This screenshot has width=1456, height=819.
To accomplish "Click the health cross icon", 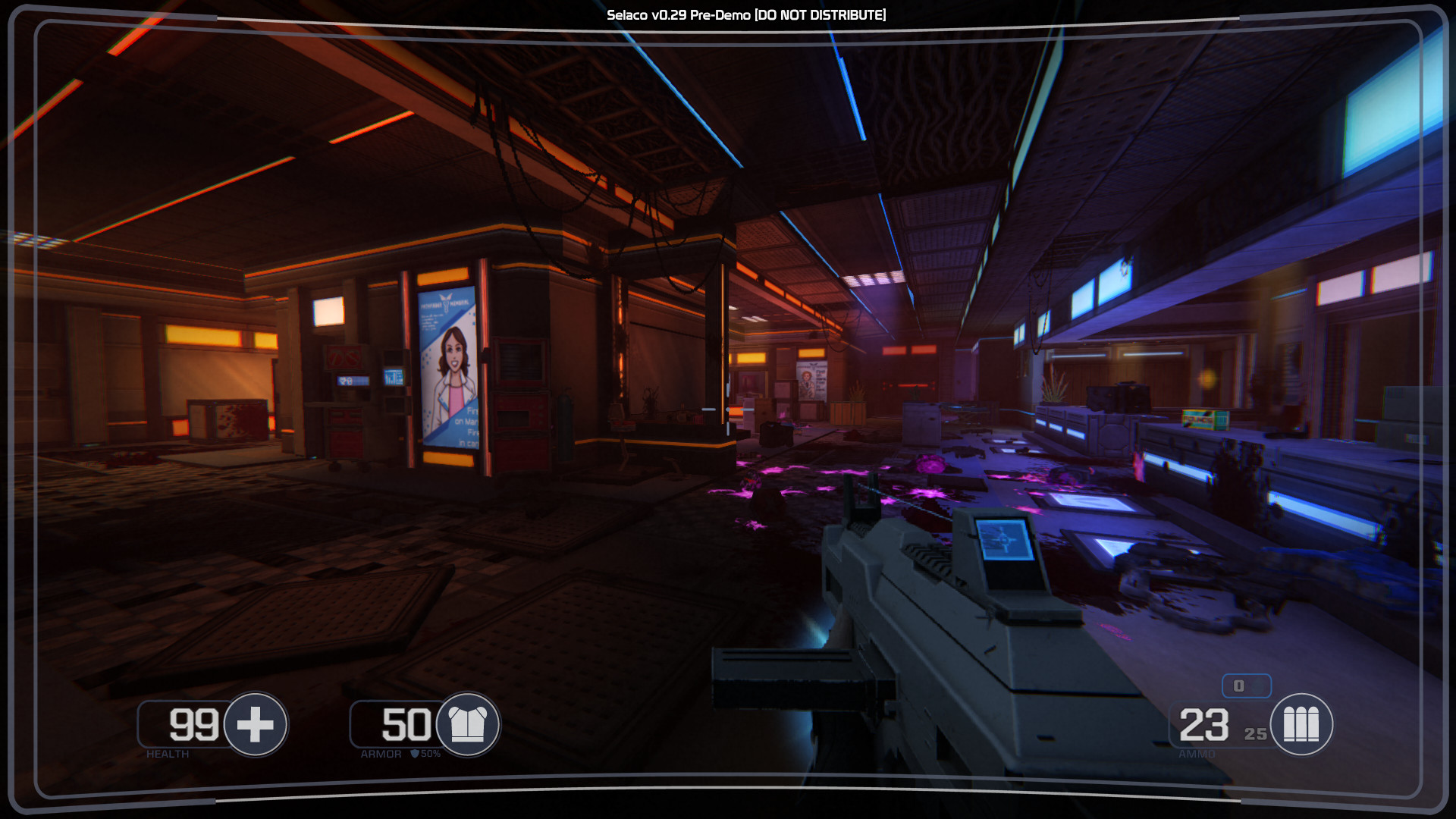I will coord(255,726).
